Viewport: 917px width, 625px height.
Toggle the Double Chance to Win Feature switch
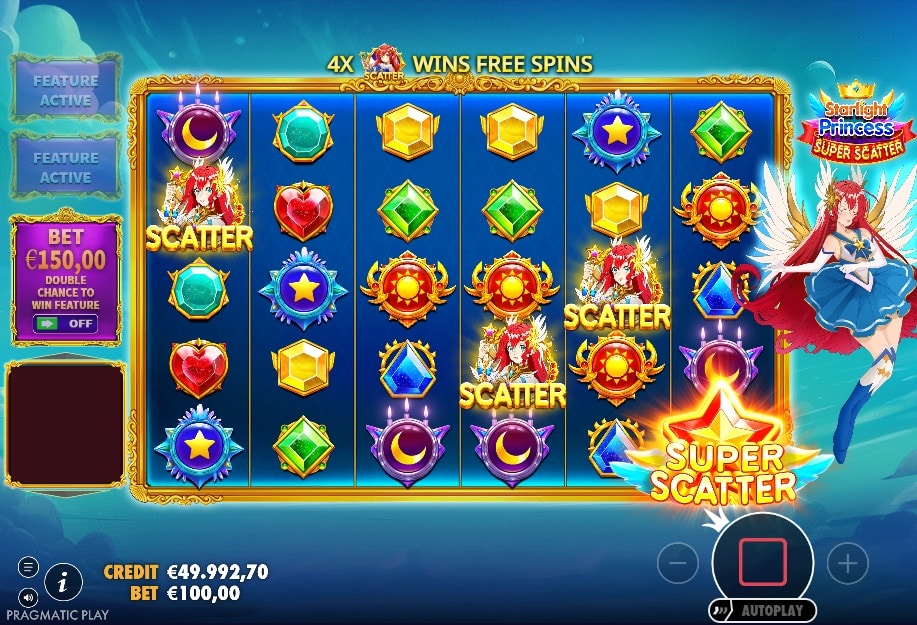coord(65,324)
